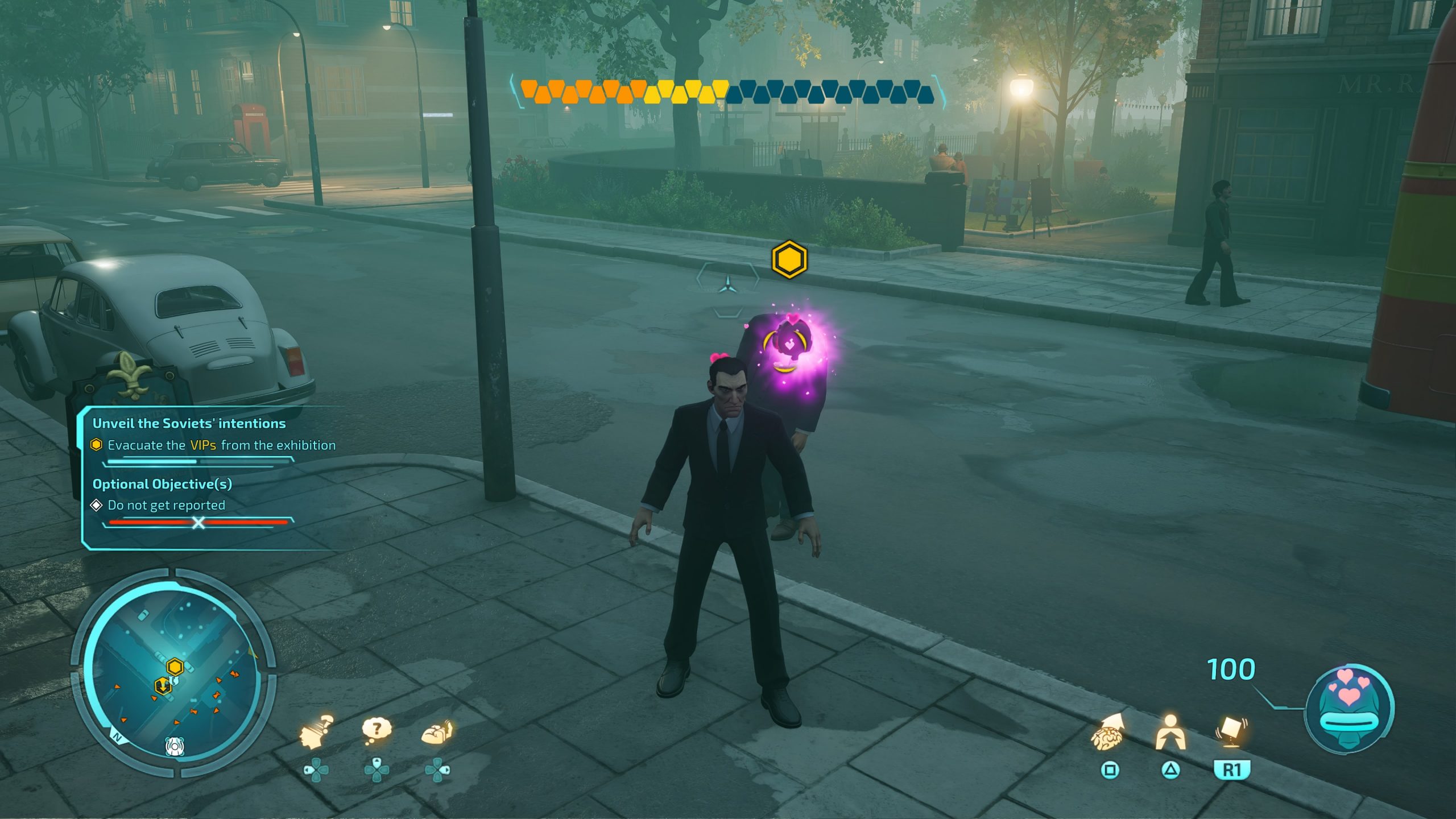
Task: Select the down-arrow hexagon marker on the minimap
Action: point(163,686)
